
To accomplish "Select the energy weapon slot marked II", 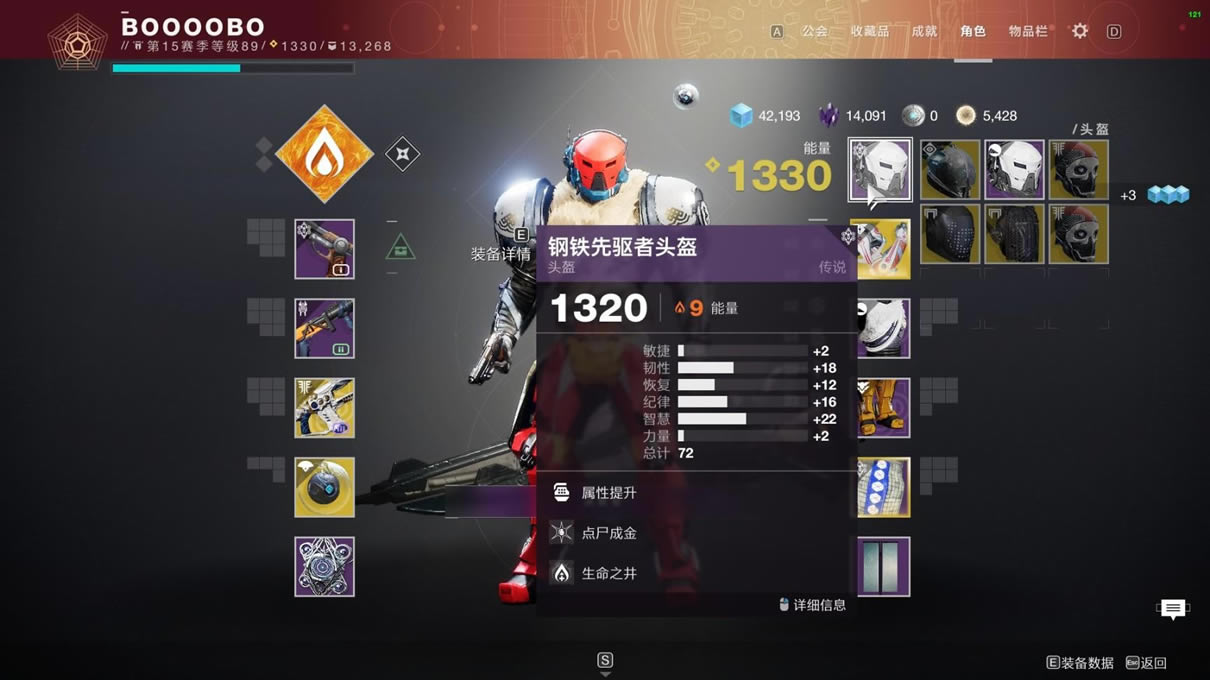I will point(324,328).
